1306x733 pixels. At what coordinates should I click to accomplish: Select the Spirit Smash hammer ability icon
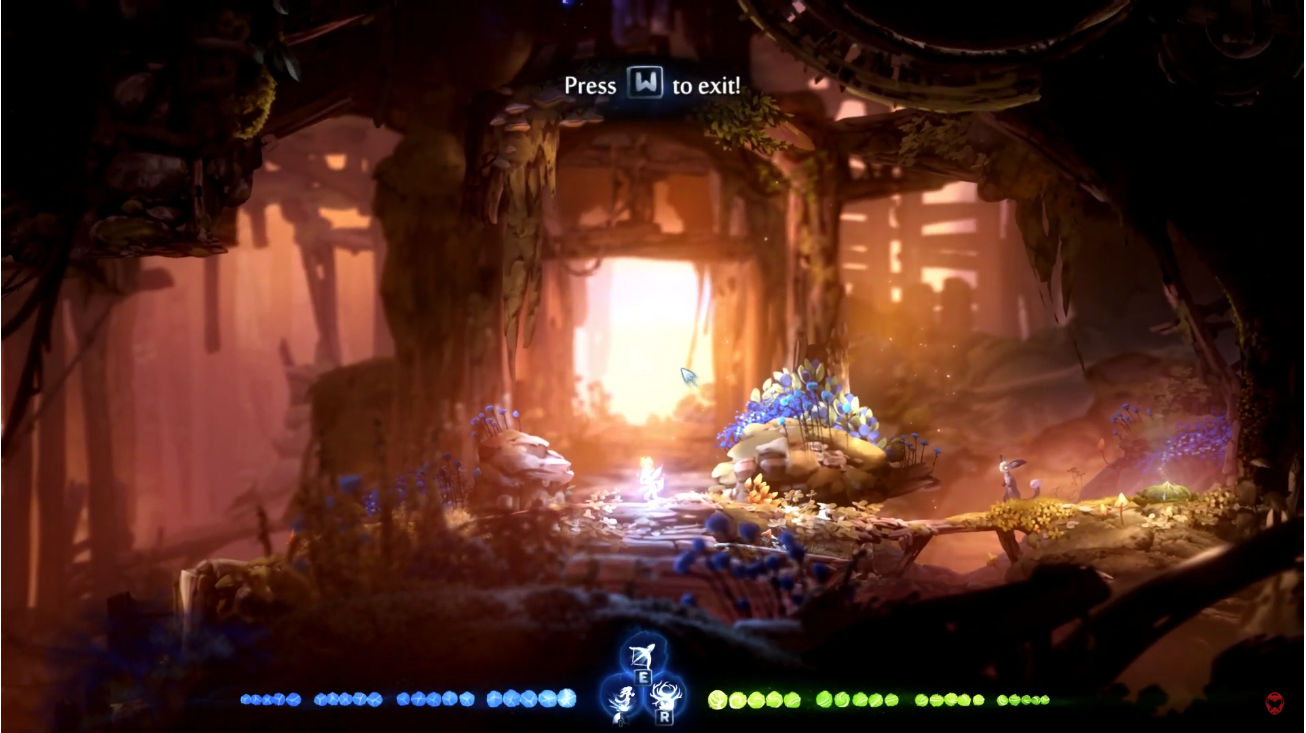click(665, 697)
